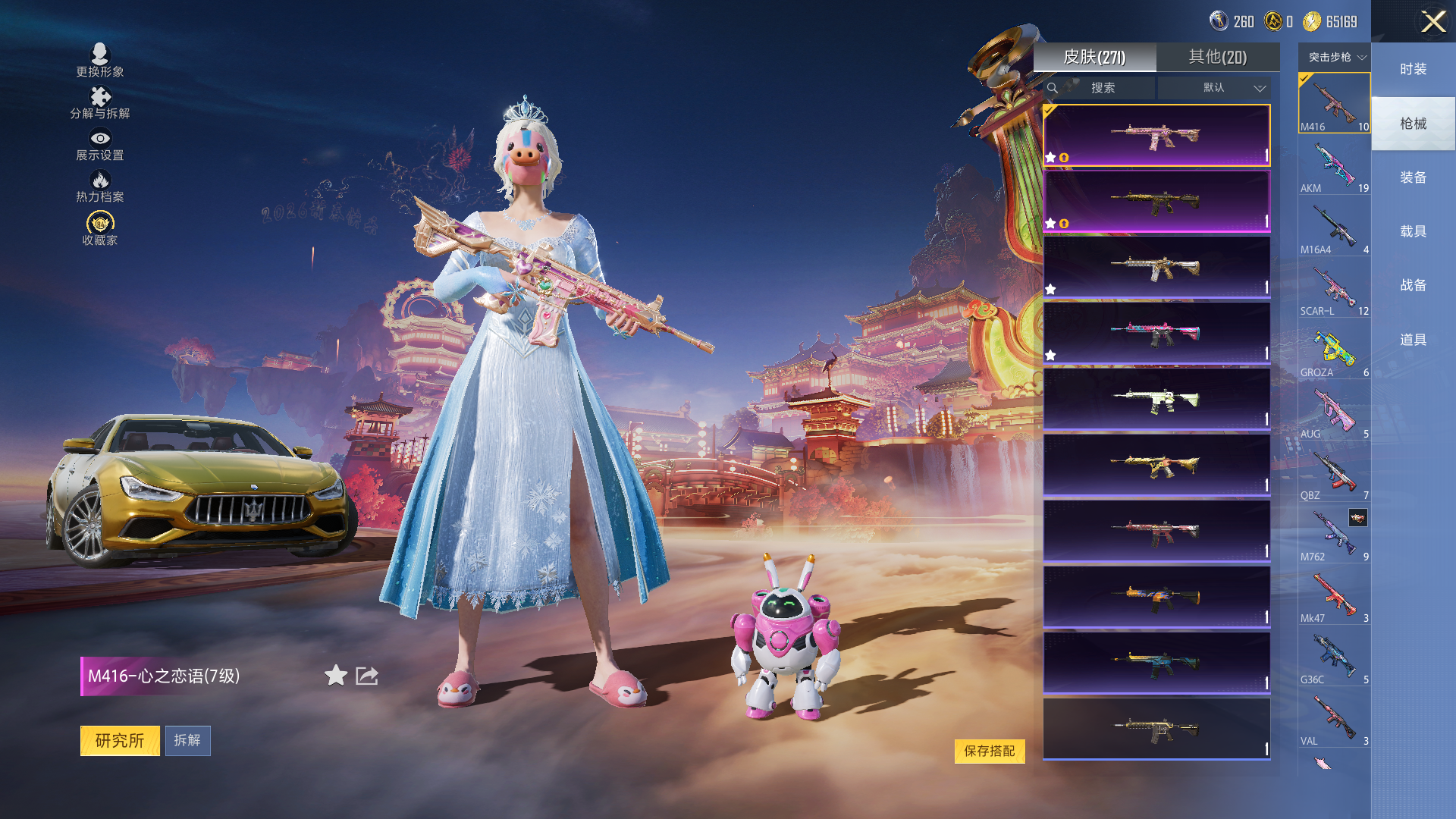Go to the 战备 category tab
The width and height of the screenshot is (1456, 819).
[1413, 285]
